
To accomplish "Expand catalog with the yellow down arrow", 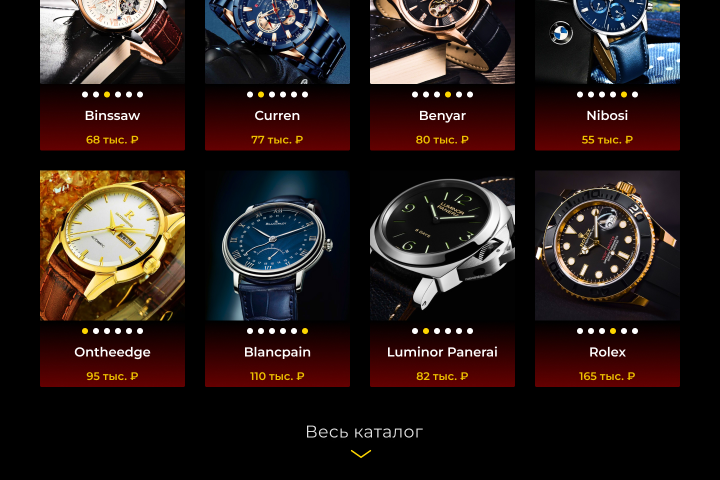I will point(361,454).
